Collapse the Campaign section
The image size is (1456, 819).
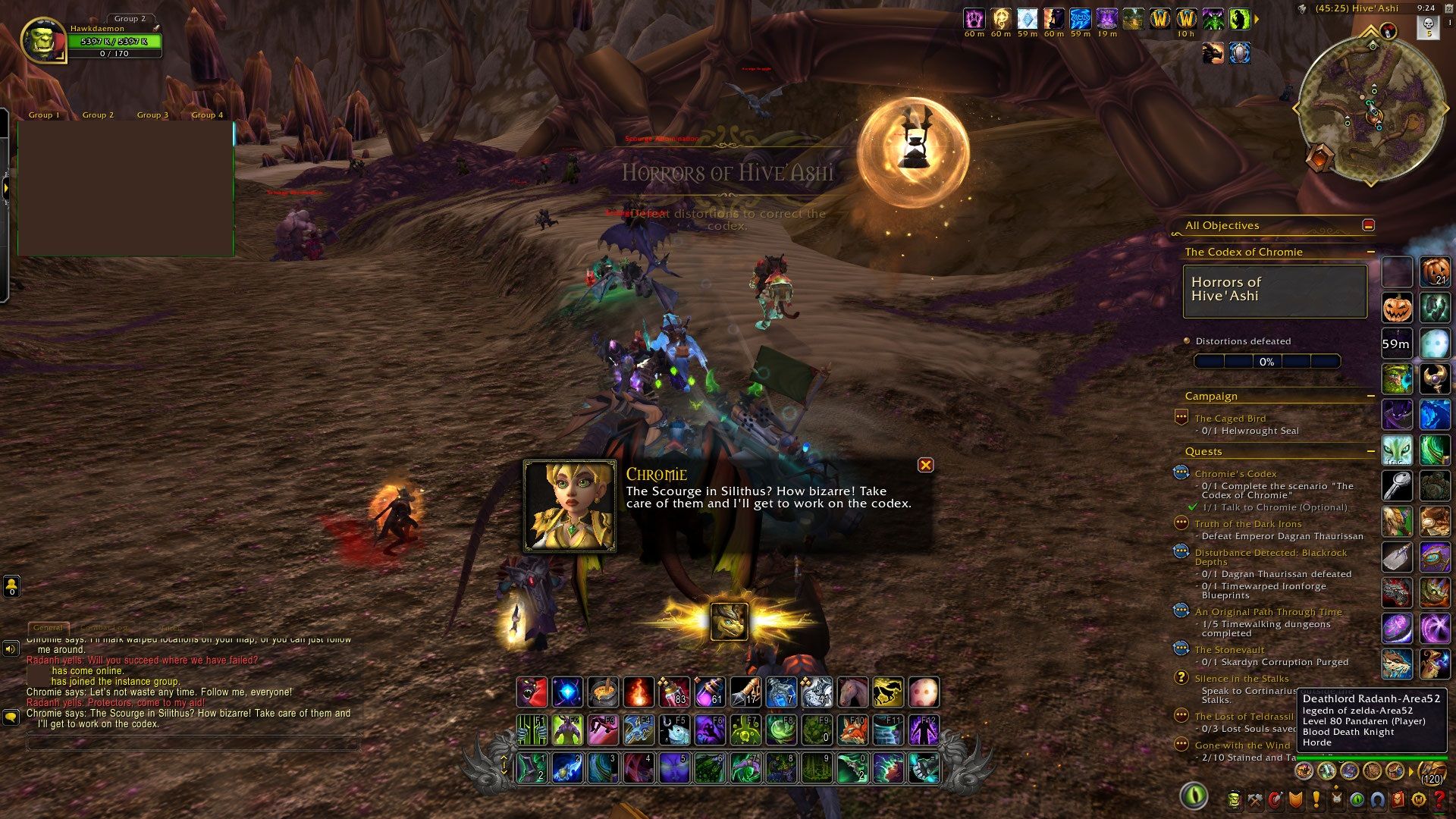pyautogui.click(x=1371, y=395)
